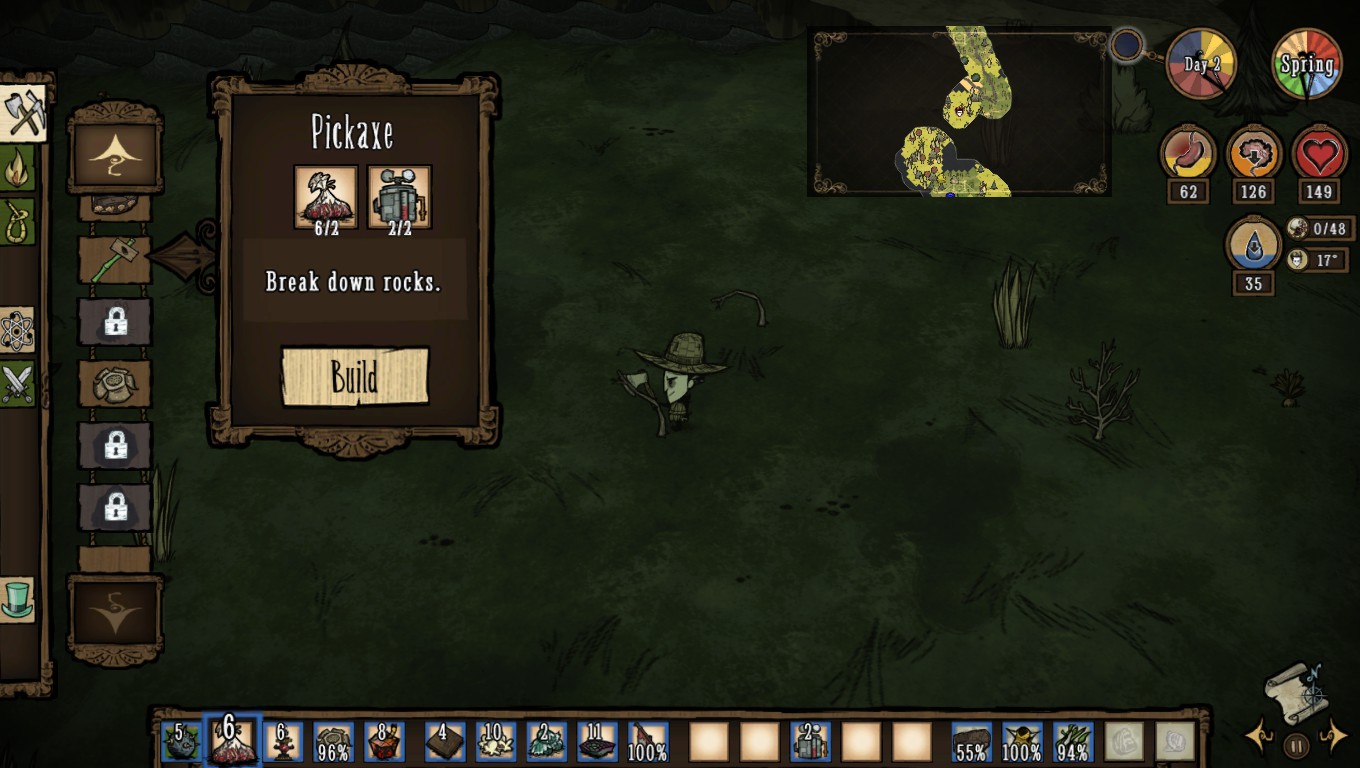Click the log item at 55%
This screenshot has width=1360, height=768.
[x=971, y=742]
